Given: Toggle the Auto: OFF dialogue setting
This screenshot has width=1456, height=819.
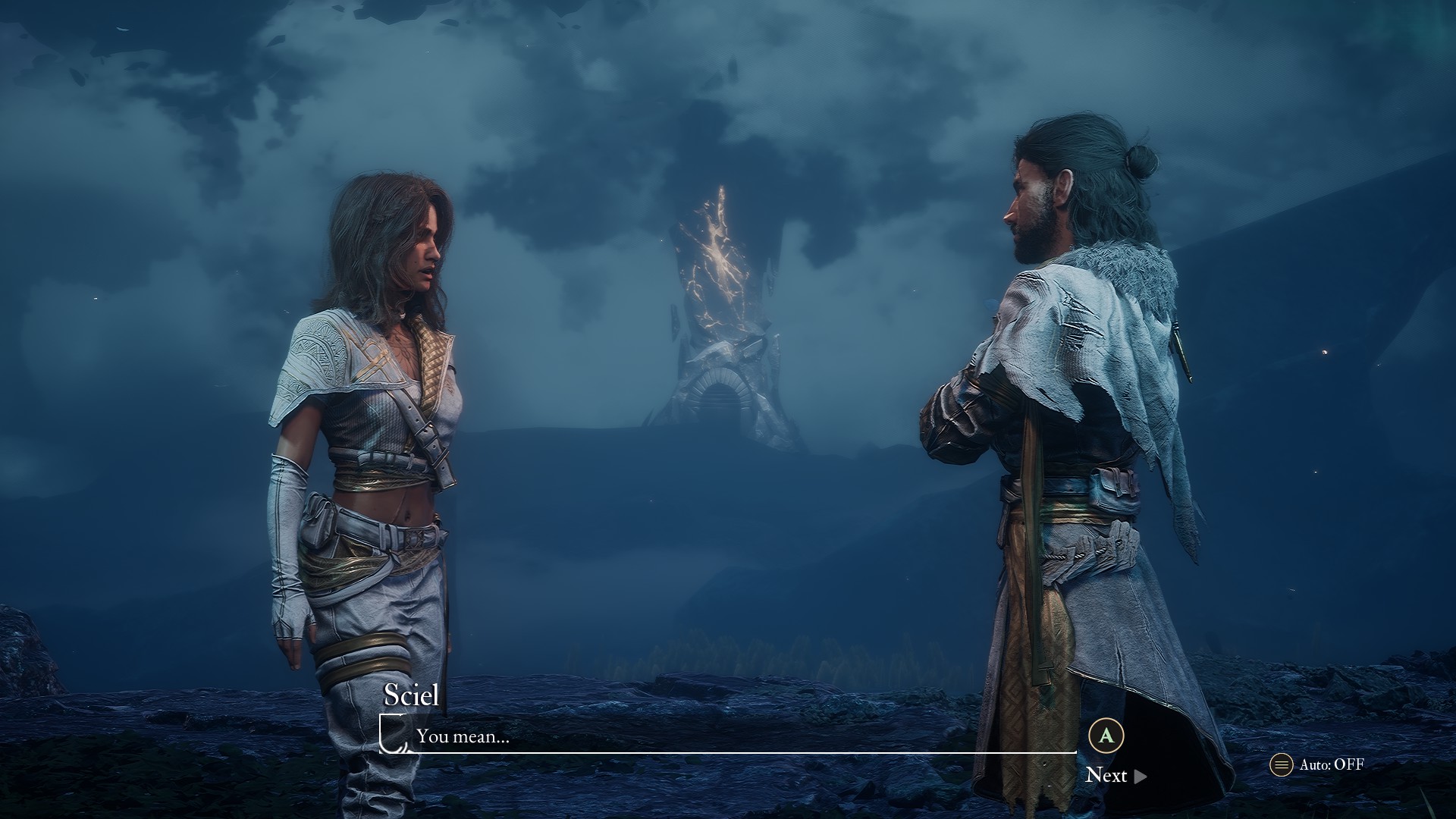Looking at the screenshot, I should pyautogui.click(x=1317, y=764).
